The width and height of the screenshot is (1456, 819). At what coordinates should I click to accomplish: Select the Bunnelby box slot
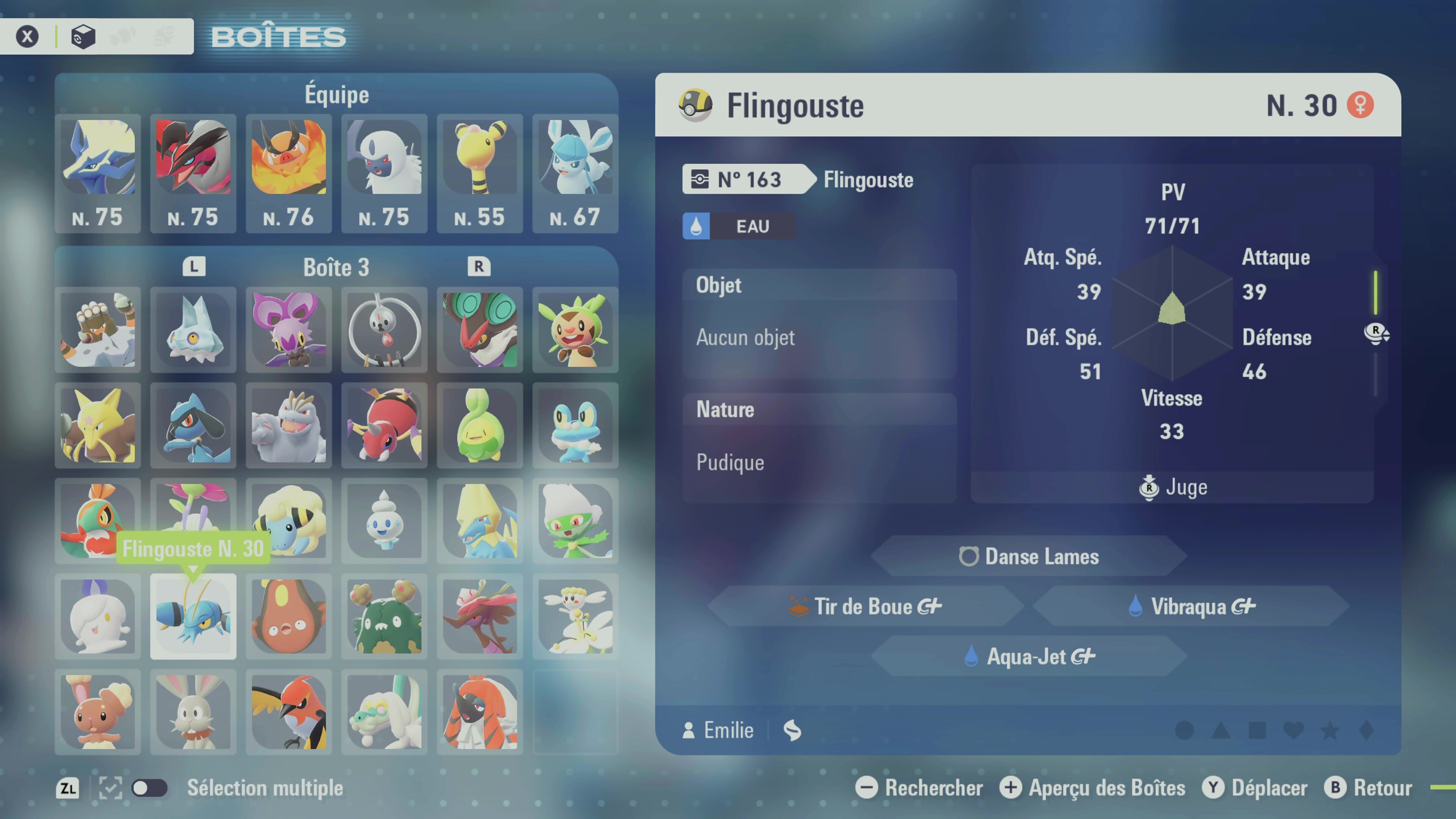tap(193, 712)
